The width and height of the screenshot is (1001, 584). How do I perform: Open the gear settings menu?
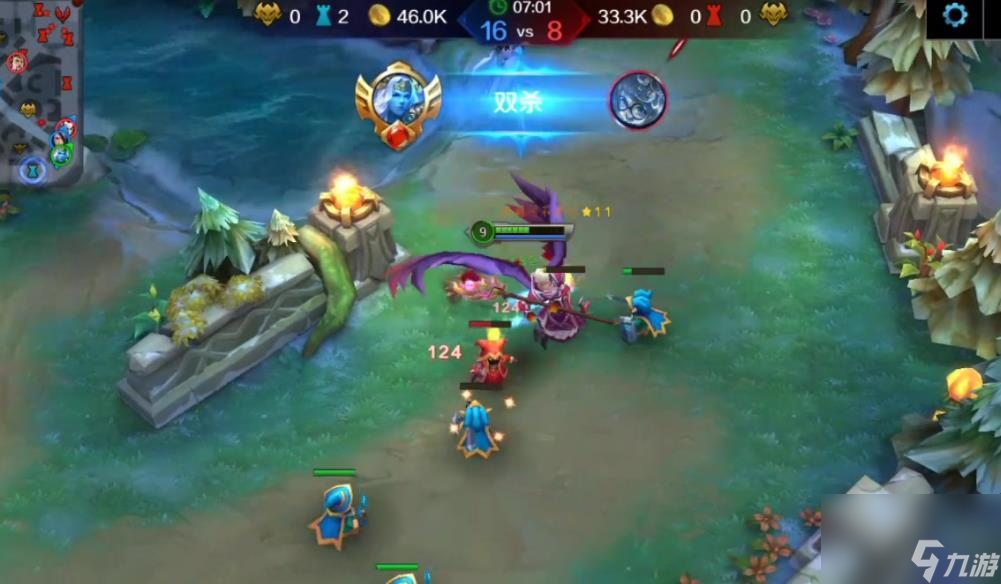pos(955,17)
